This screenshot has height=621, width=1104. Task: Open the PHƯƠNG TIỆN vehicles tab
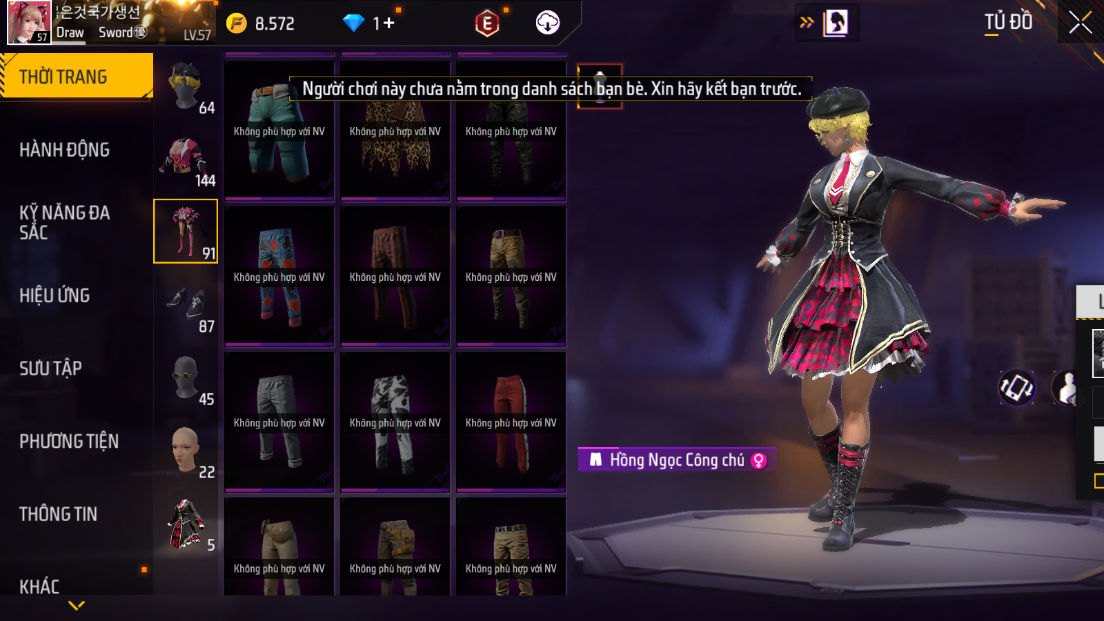(69, 442)
